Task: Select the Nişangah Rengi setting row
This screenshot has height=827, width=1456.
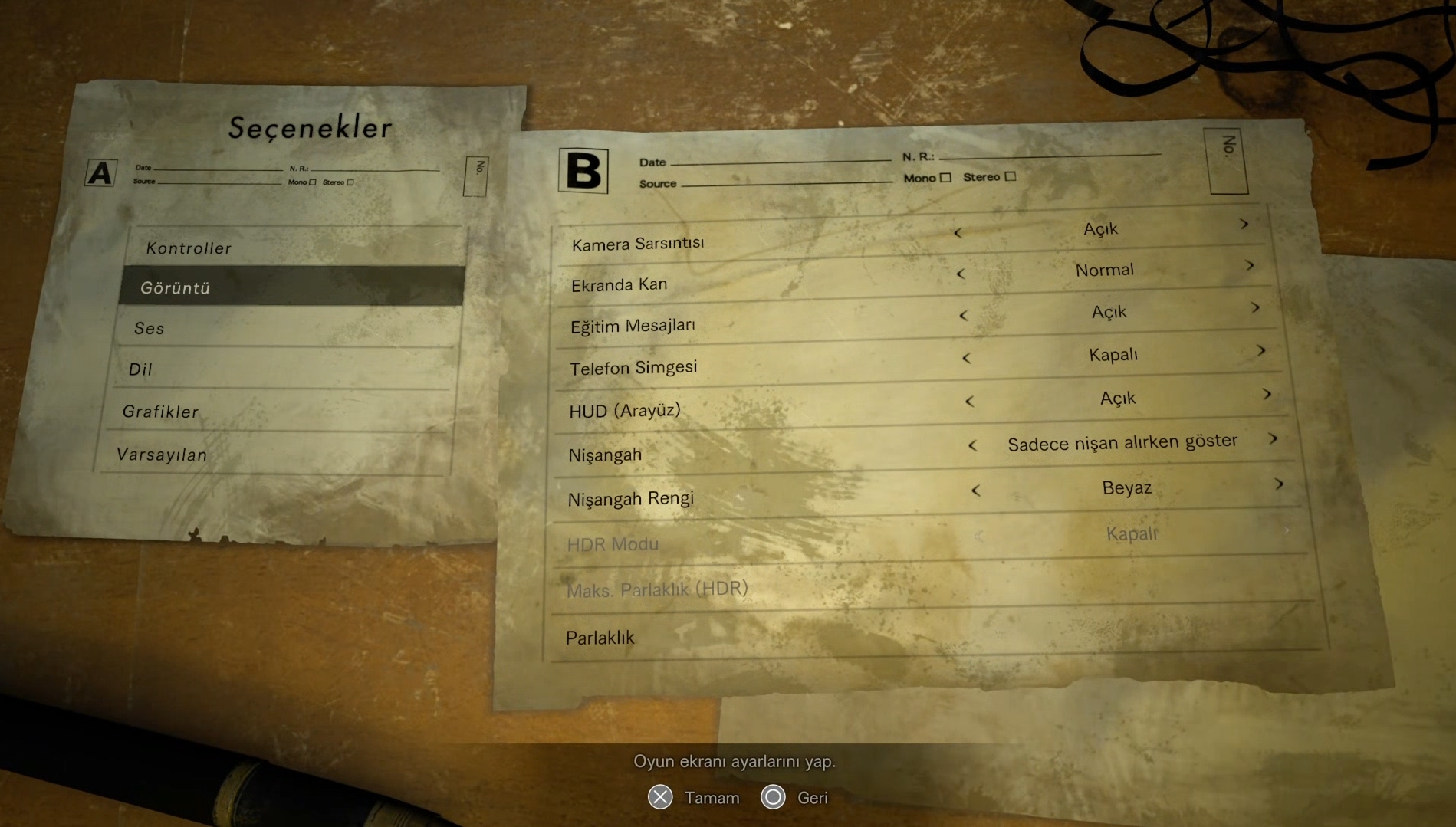Action: (630, 499)
